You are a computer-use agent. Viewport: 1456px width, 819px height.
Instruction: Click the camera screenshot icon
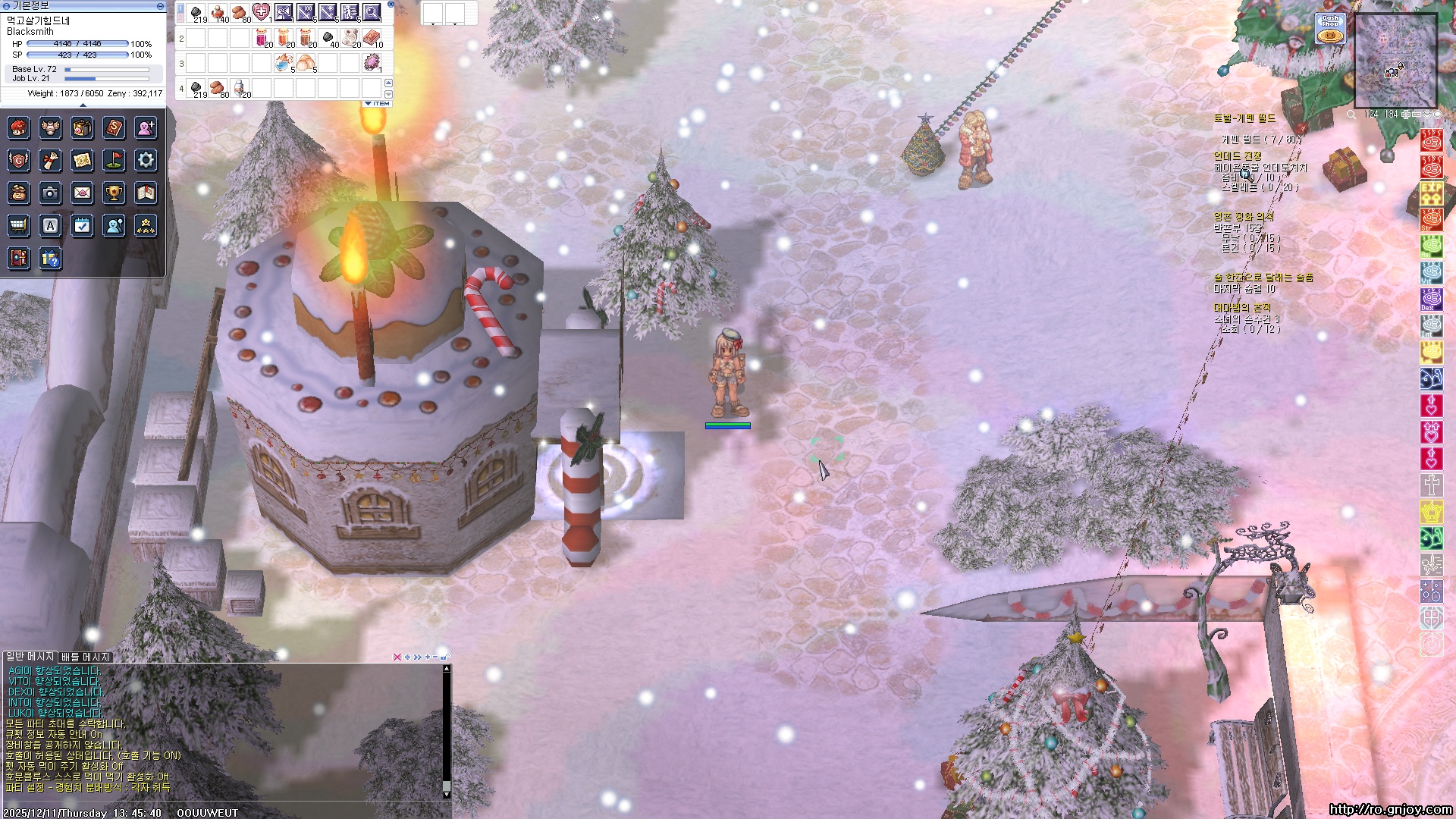pyautogui.click(x=50, y=193)
